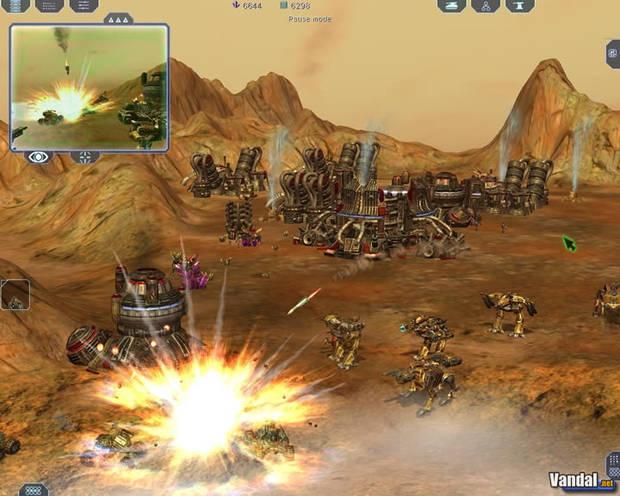Expand the triple-arrow tab above camera window
The height and width of the screenshot is (496, 620).
tap(118, 18)
